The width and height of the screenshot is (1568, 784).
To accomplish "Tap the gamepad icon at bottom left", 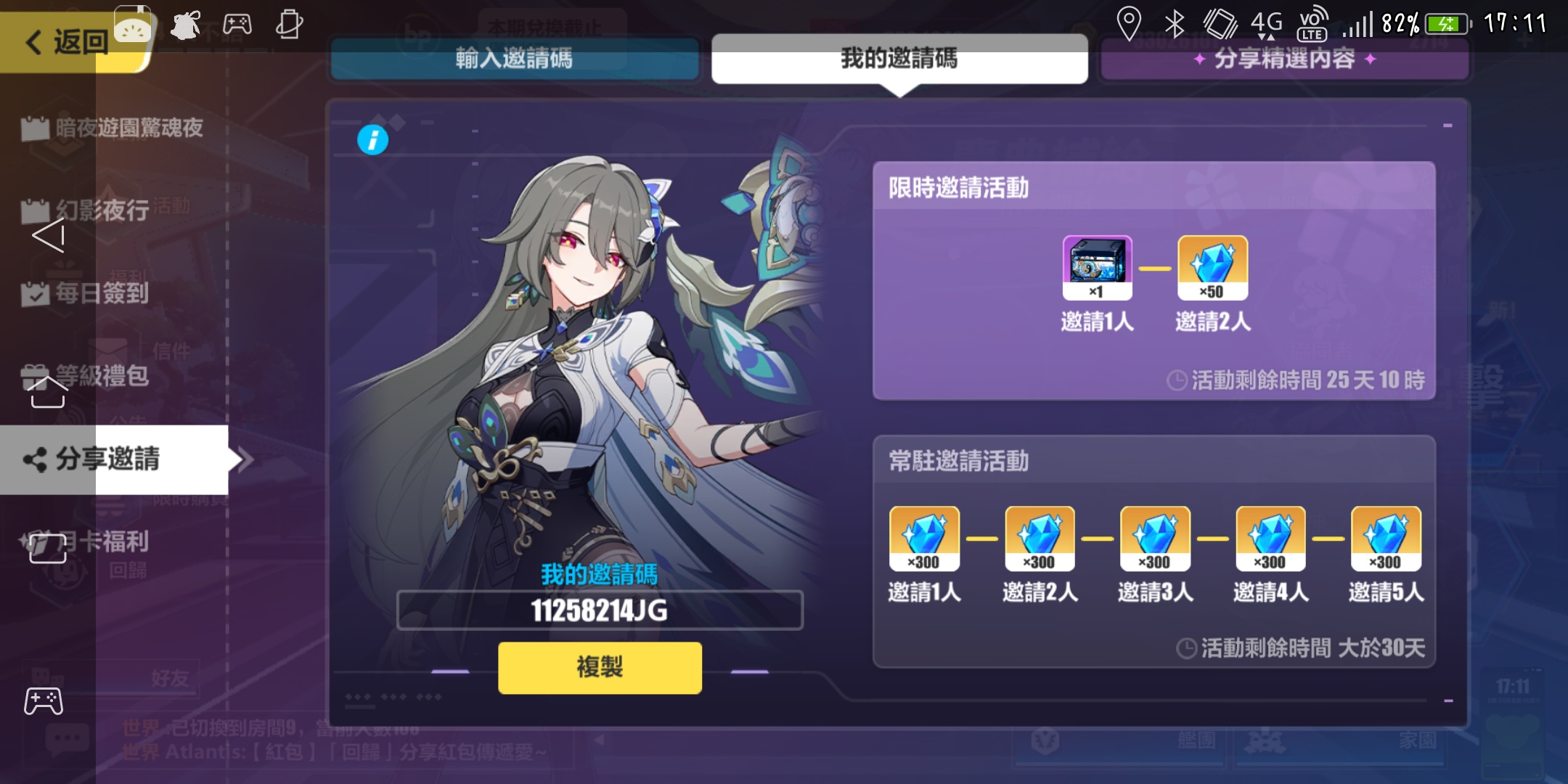I will pos(45,701).
